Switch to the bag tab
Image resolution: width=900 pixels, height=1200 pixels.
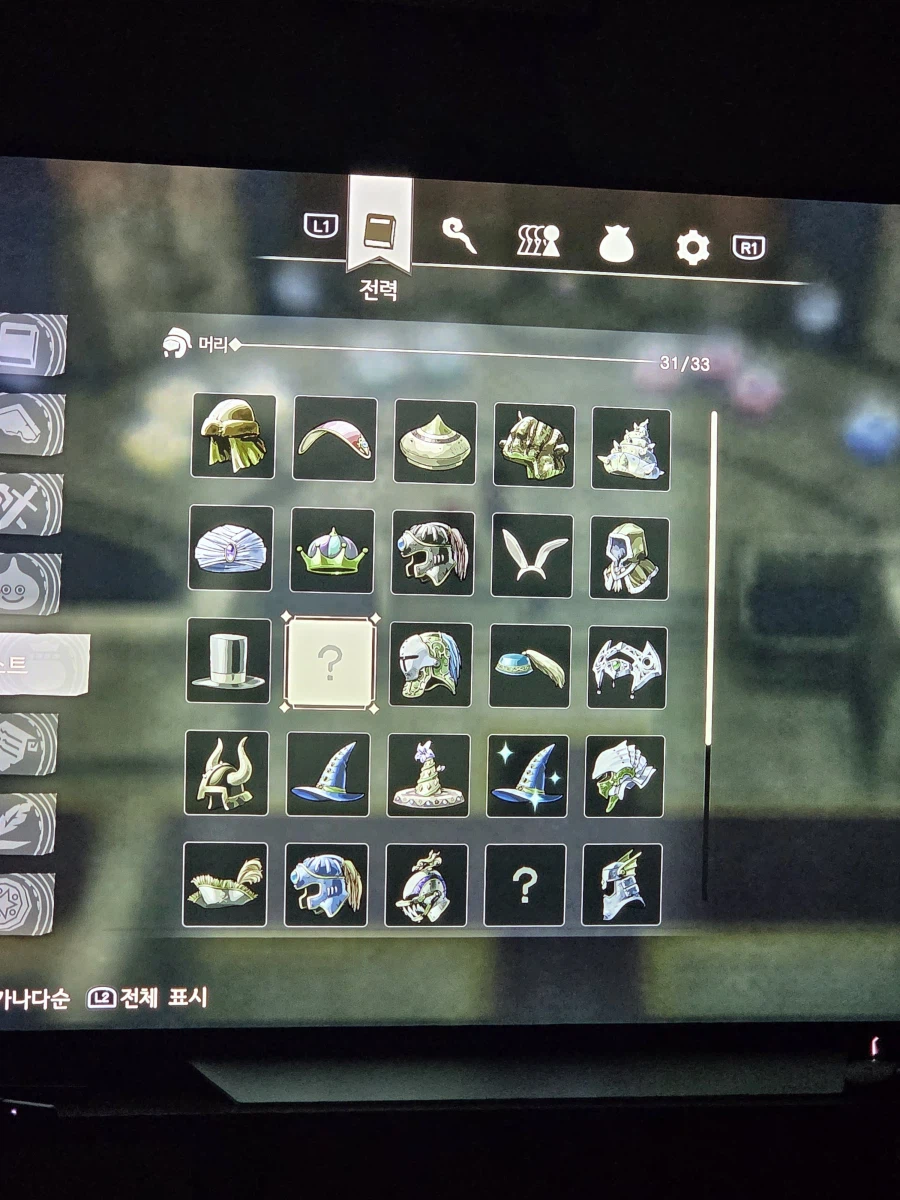617,243
